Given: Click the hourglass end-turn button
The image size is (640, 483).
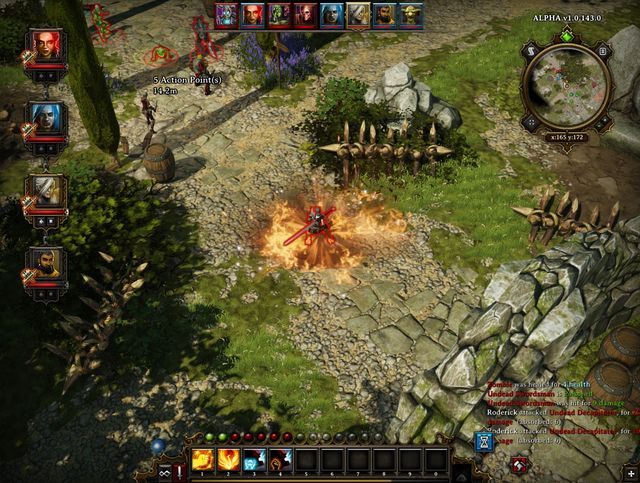Looking at the screenshot, I should [483, 441].
